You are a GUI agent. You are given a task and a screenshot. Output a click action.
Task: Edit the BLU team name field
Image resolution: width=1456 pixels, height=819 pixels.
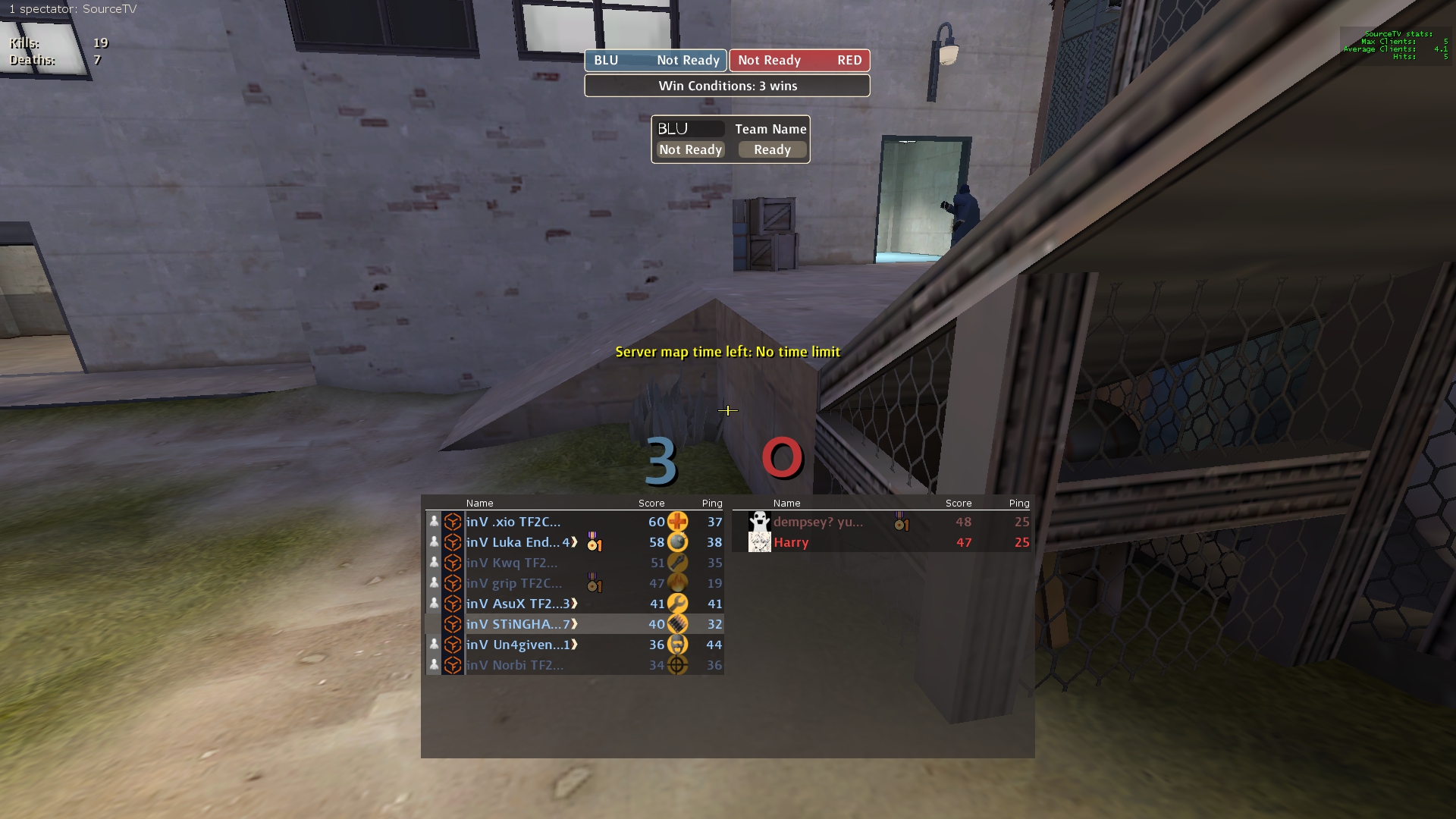pyautogui.click(x=690, y=129)
